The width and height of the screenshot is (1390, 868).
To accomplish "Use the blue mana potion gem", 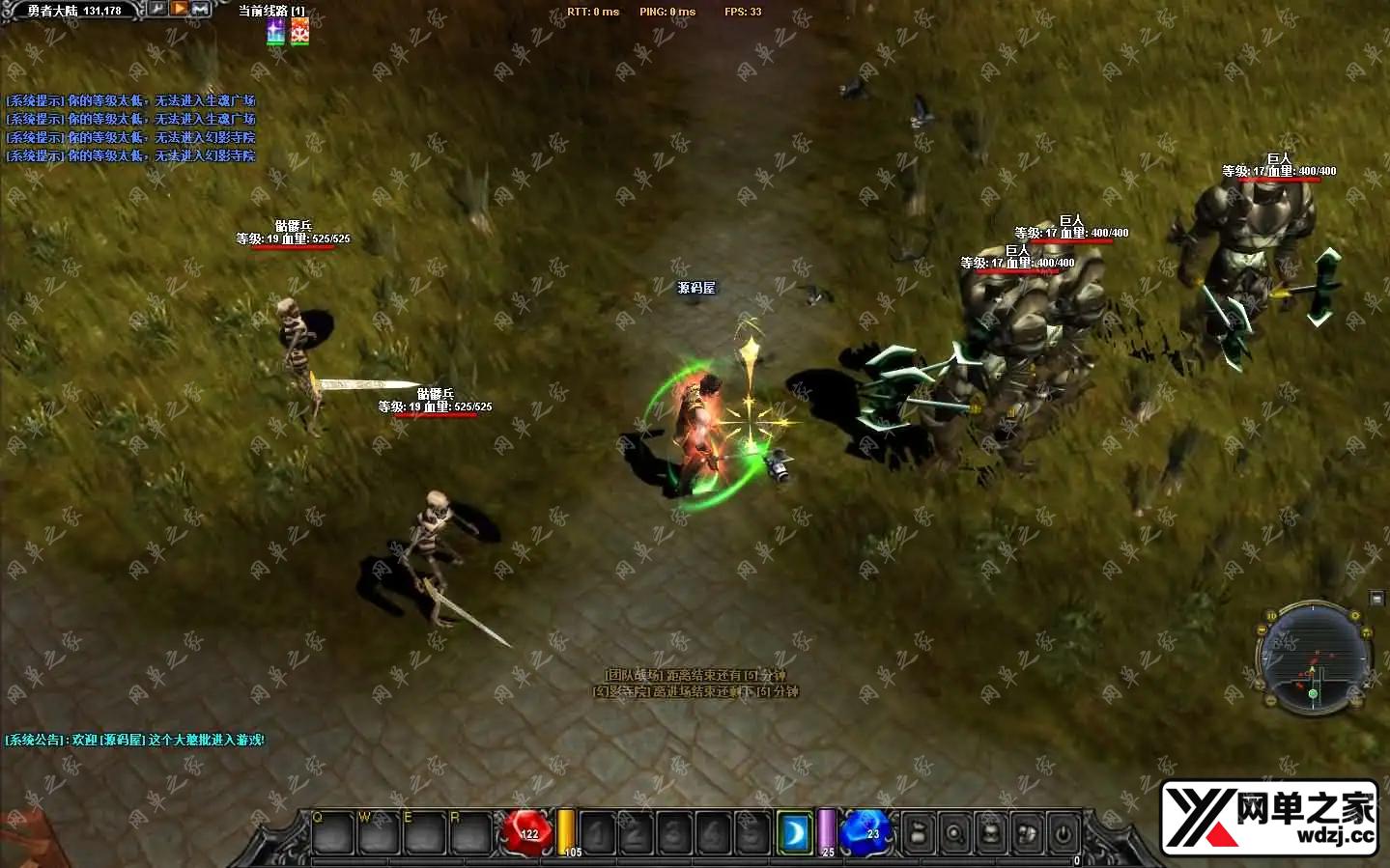I will (x=865, y=831).
